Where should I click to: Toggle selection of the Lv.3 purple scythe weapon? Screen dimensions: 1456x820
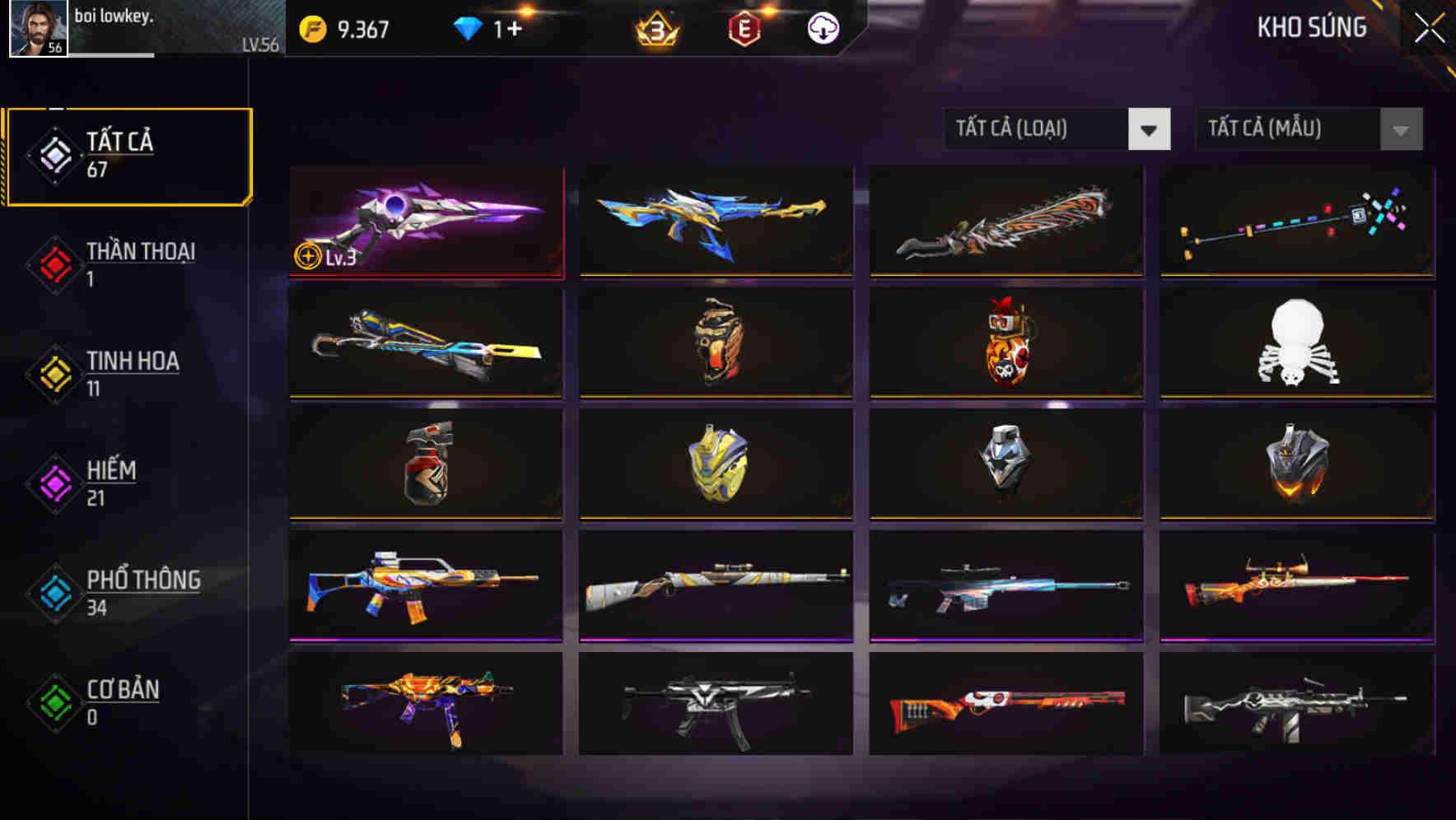pos(427,222)
